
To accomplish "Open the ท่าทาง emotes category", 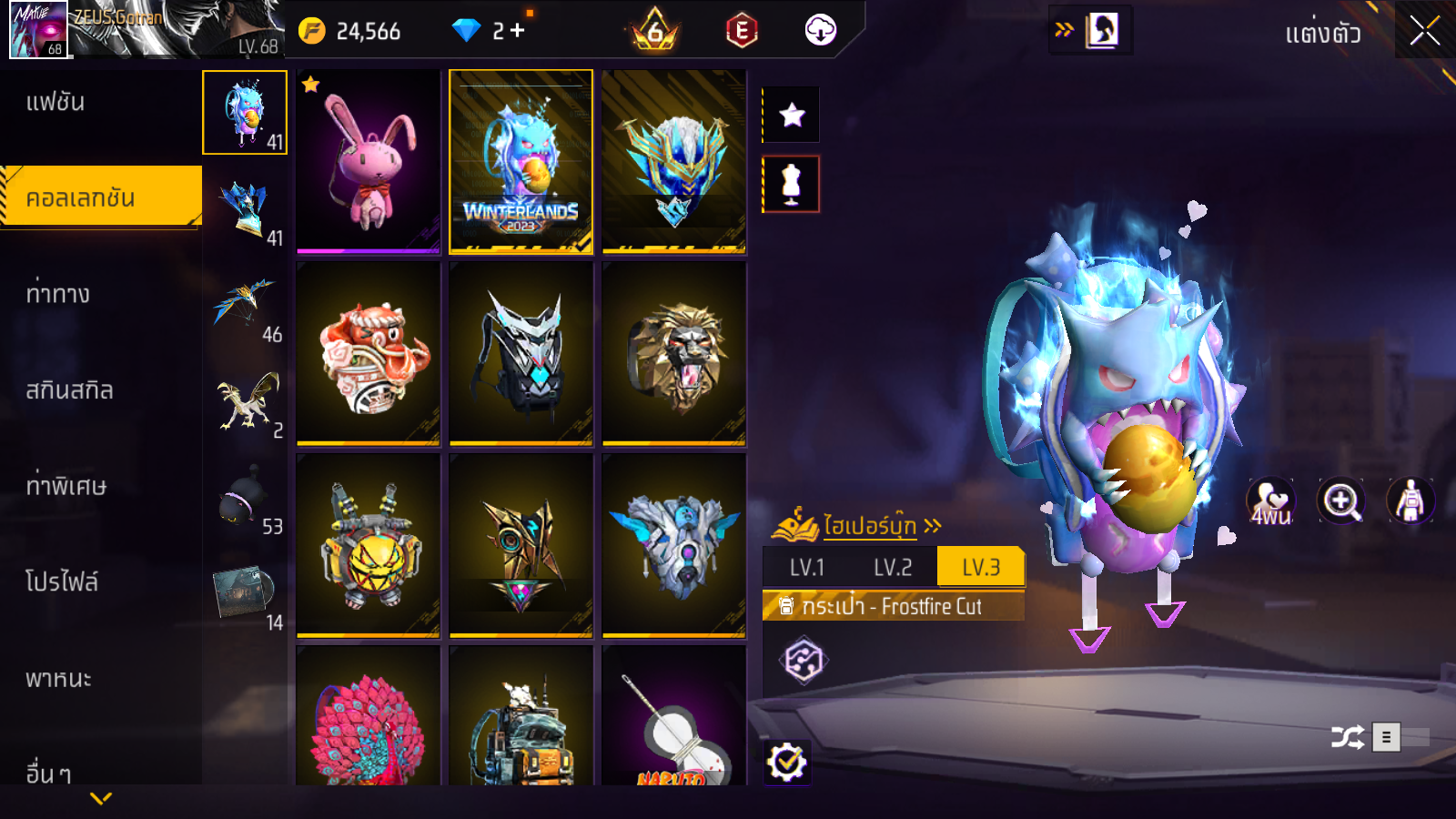I will pos(58,294).
